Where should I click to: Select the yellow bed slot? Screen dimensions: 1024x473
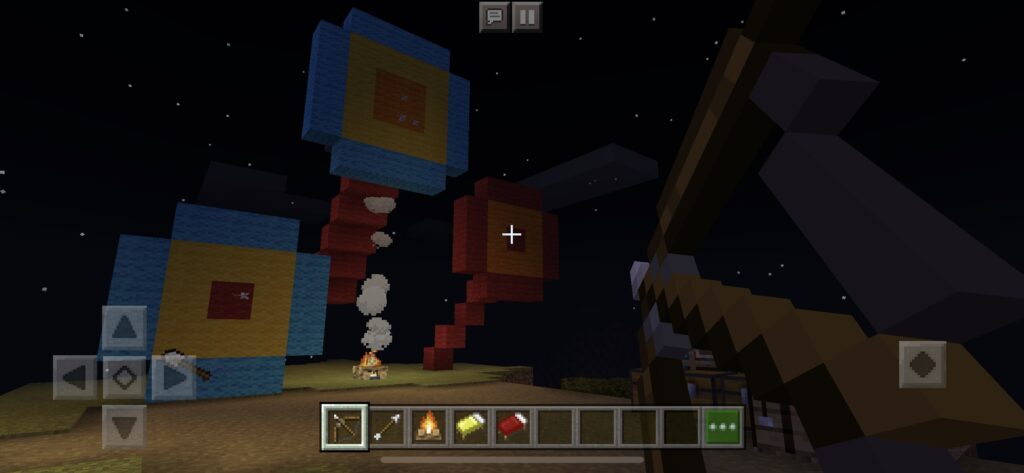pyautogui.click(x=471, y=425)
